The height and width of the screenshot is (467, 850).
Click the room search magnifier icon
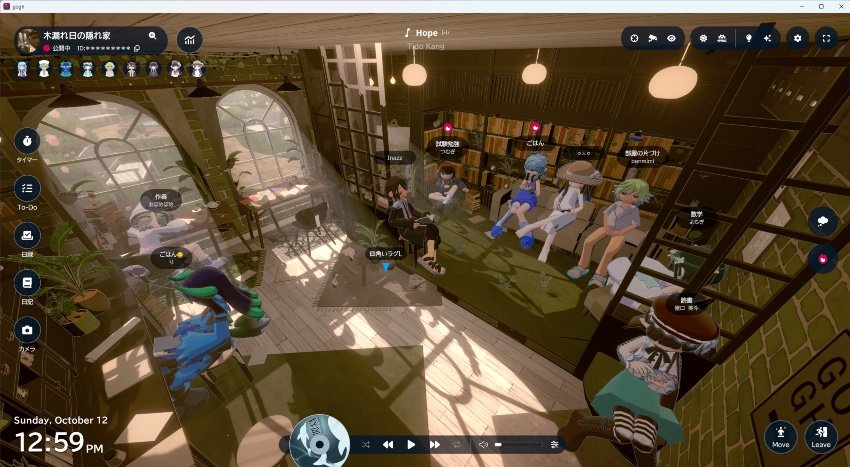tap(153, 35)
